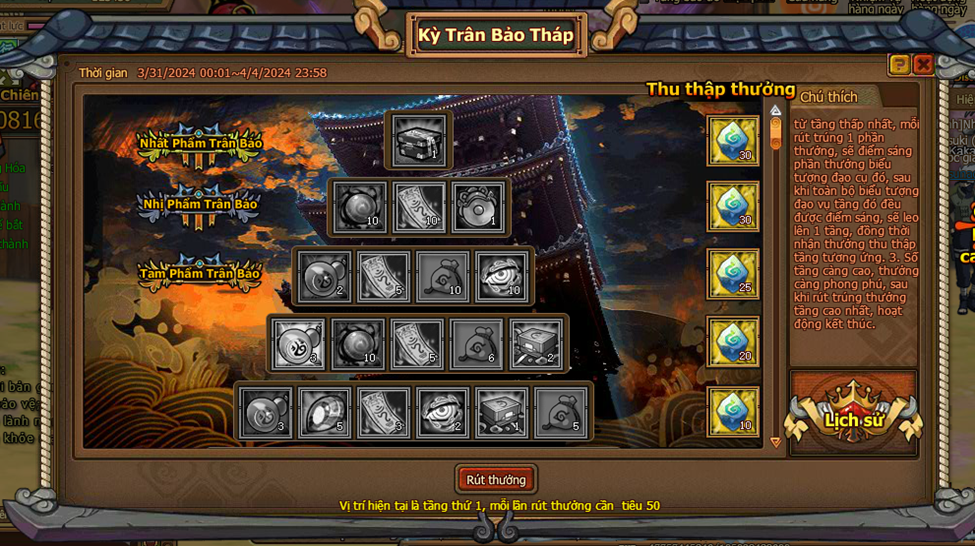Select the top-tier treasure chest slot
The width and height of the screenshot is (975, 546).
click(419, 138)
